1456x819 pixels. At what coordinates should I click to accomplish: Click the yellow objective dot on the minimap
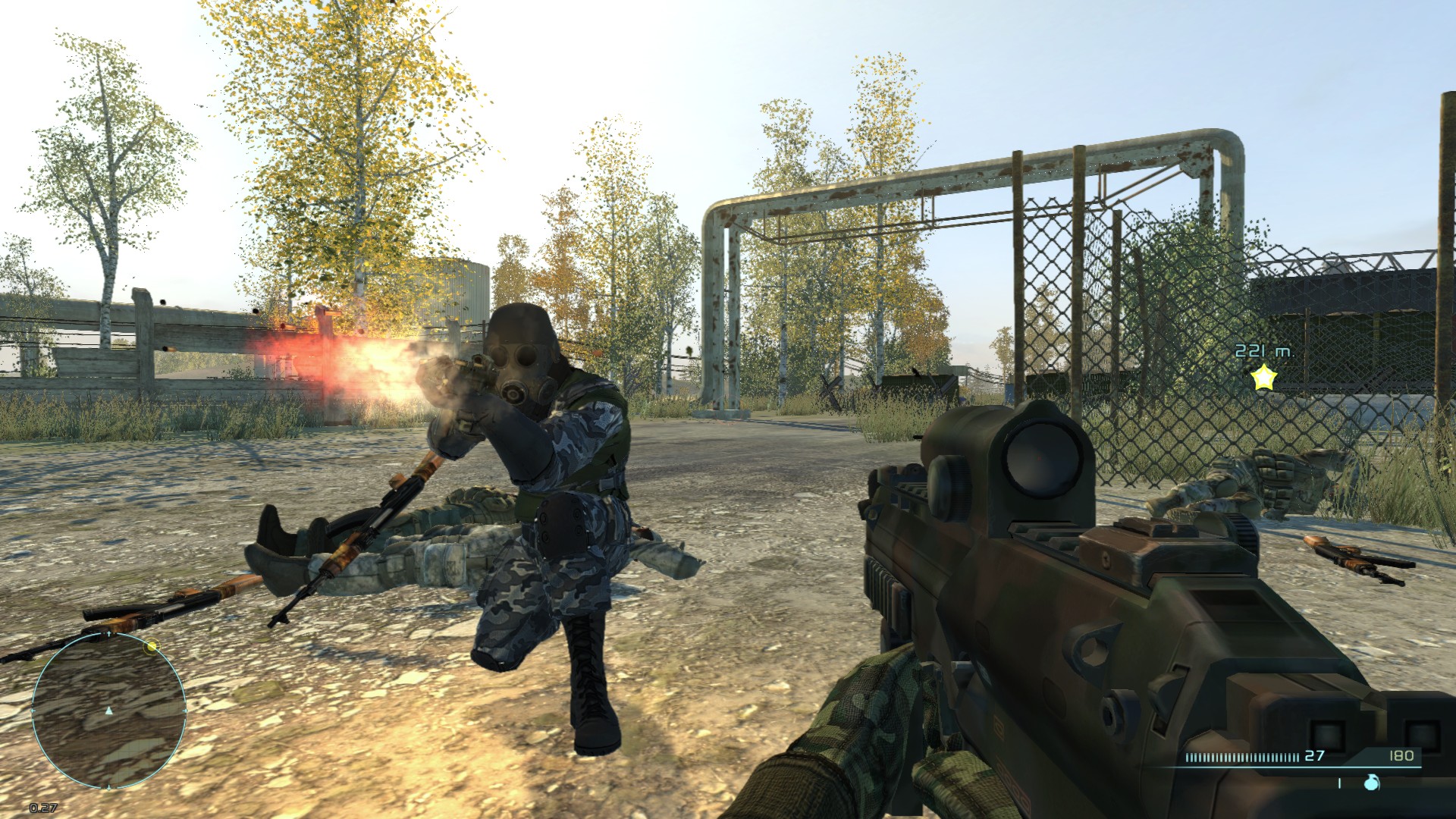click(x=152, y=646)
